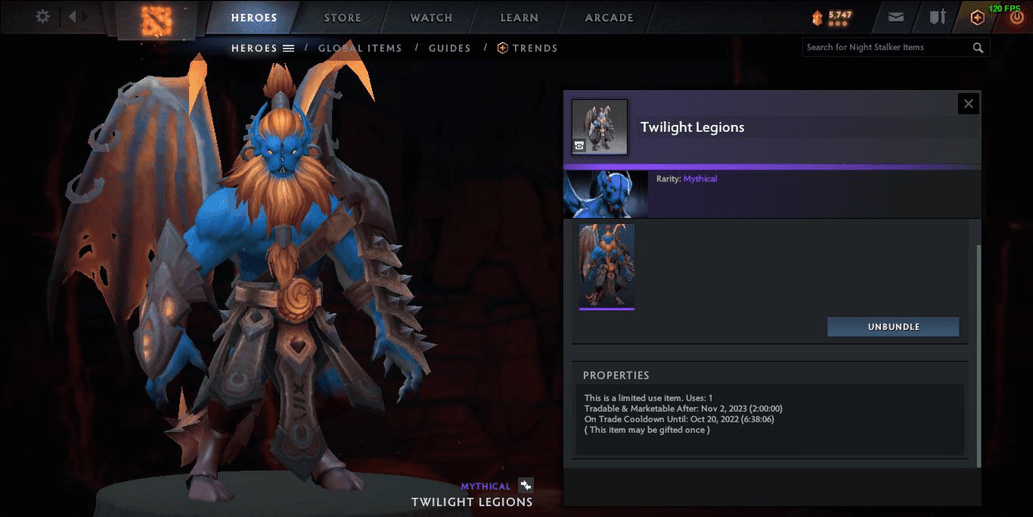Open the Watch tab
Screen dimensions: 1033x517
431,18
